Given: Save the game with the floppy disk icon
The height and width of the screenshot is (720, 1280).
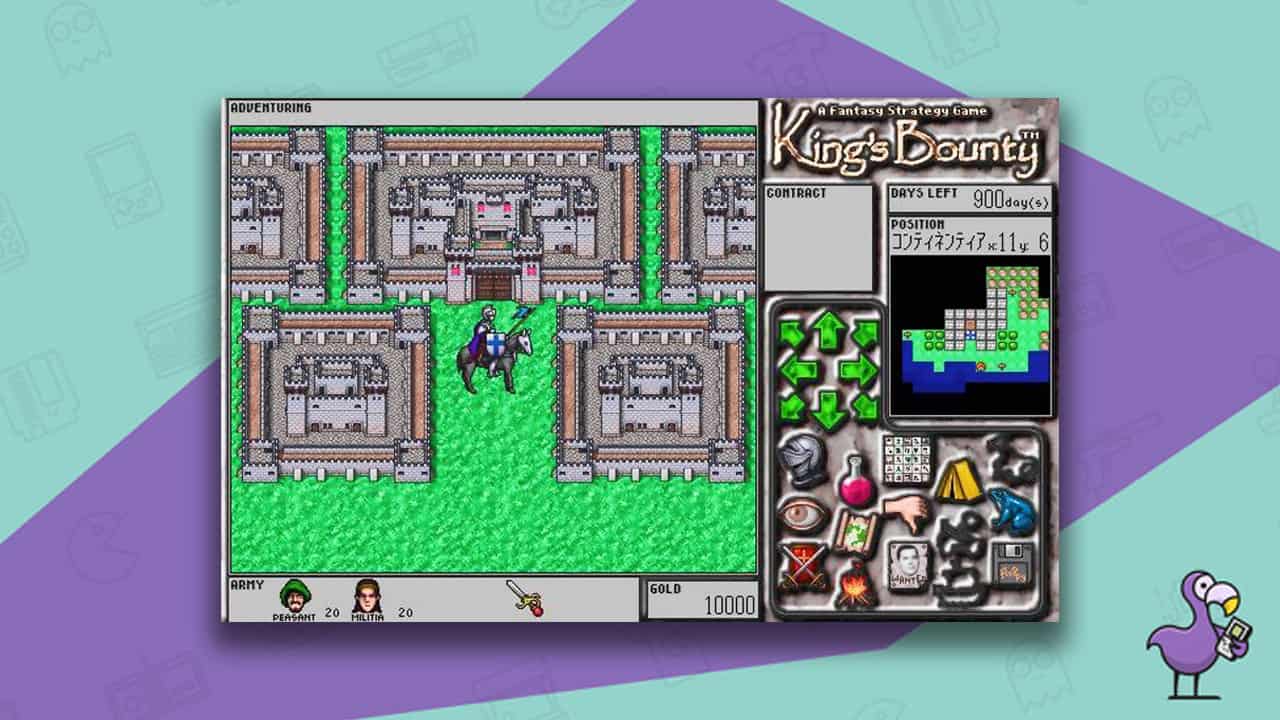Looking at the screenshot, I should (x=1011, y=562).
